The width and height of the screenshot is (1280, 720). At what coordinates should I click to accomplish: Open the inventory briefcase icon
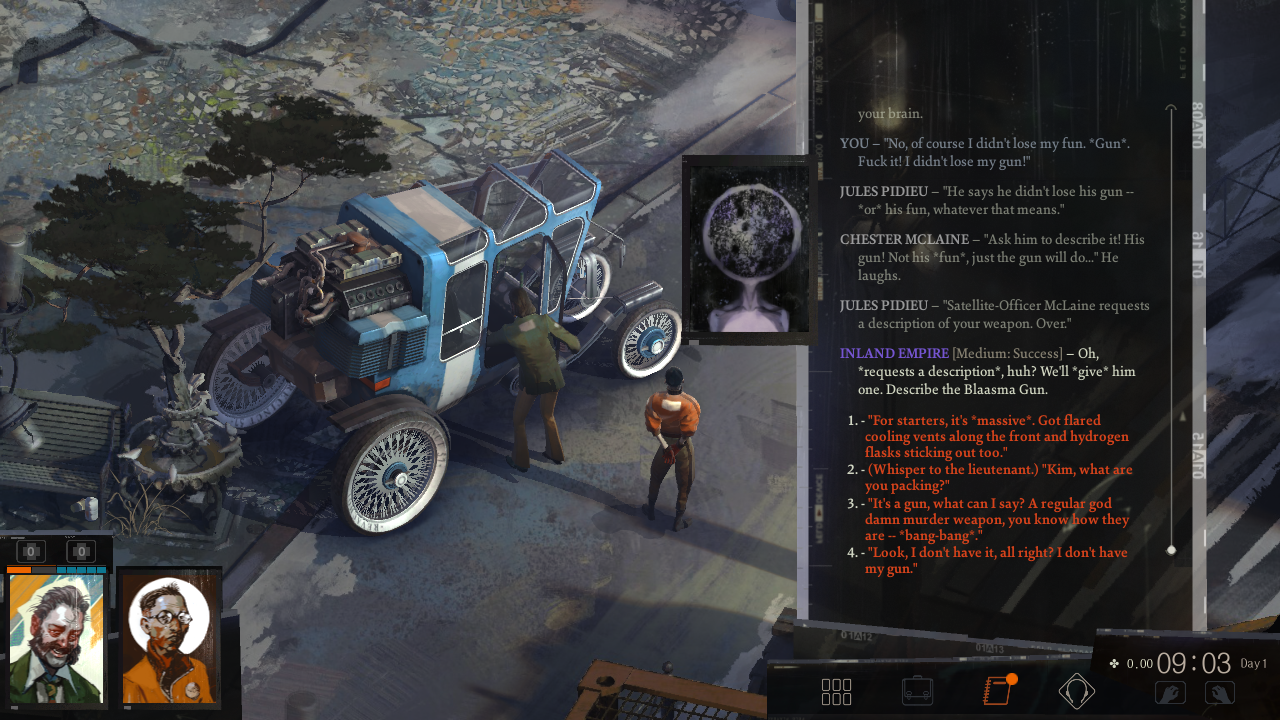coord(917,691)
